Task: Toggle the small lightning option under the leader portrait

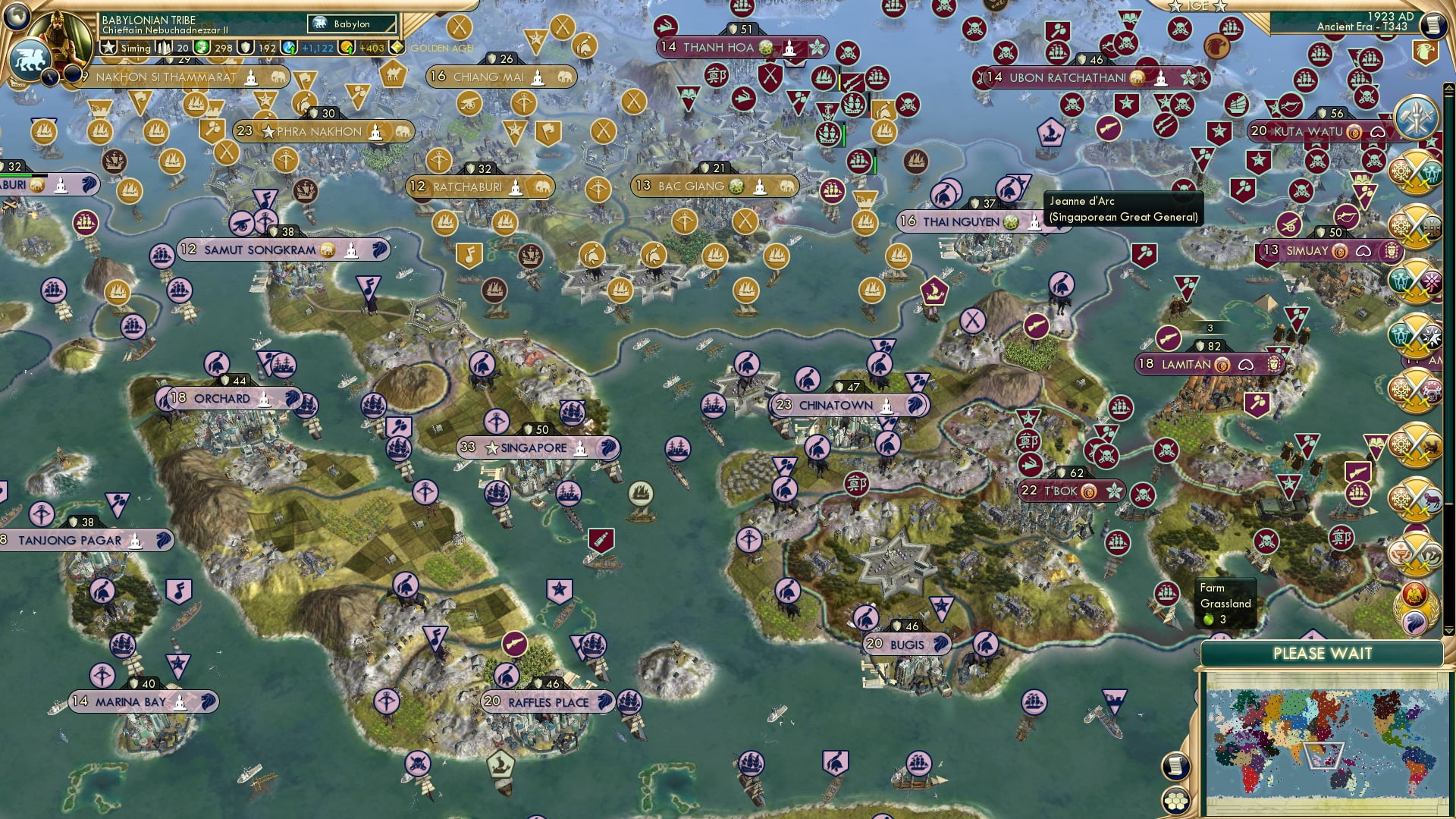Action: 49,76
